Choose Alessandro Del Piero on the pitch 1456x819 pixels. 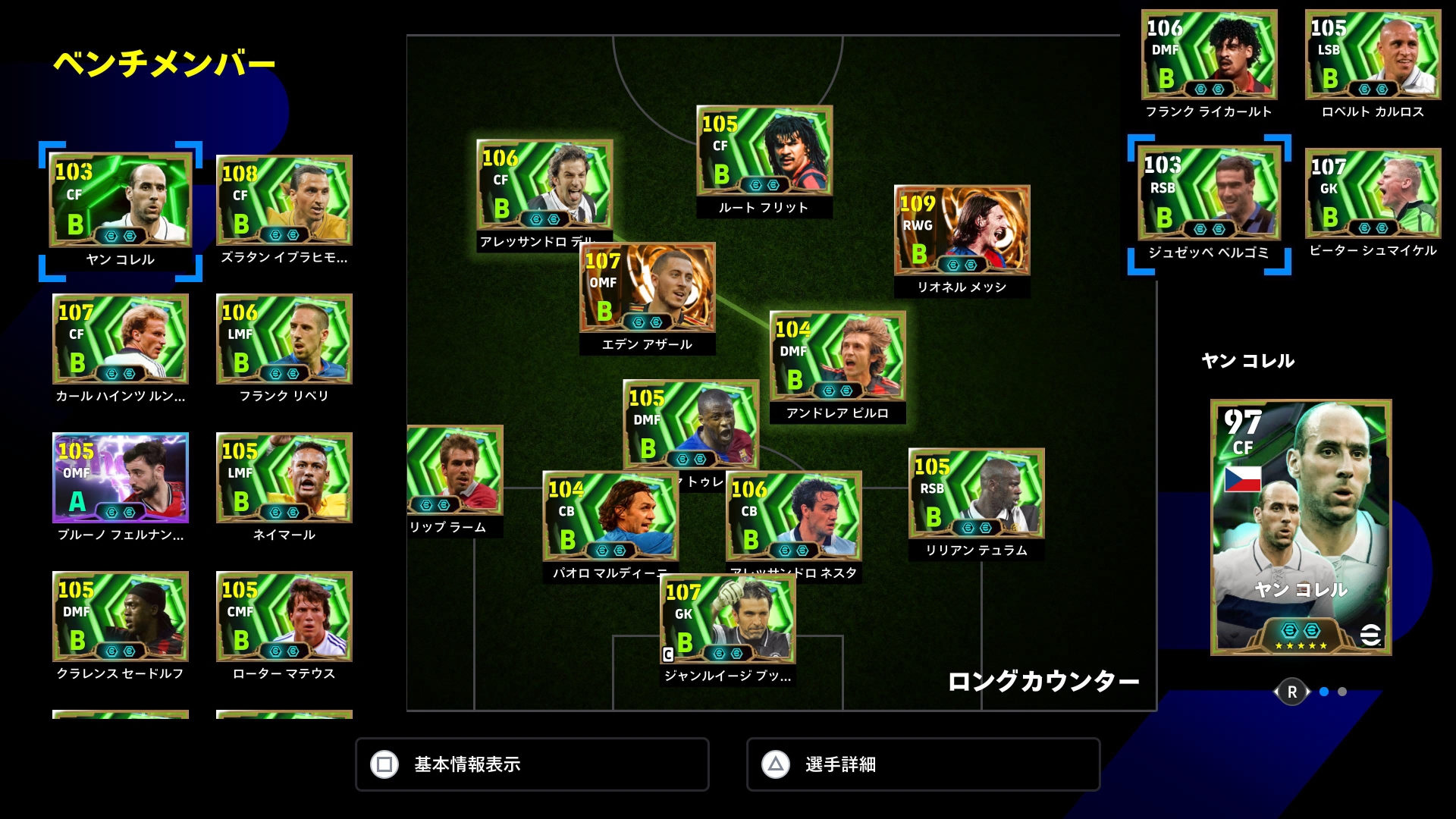pos(544,184)
